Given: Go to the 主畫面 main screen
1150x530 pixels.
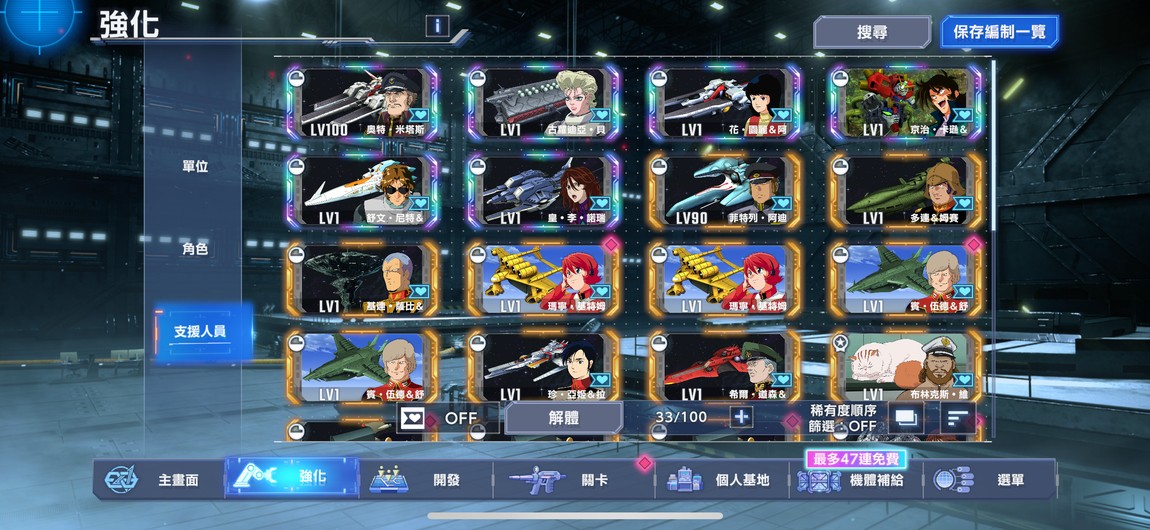Looking at the screenshot, I should tap(160, 479).
